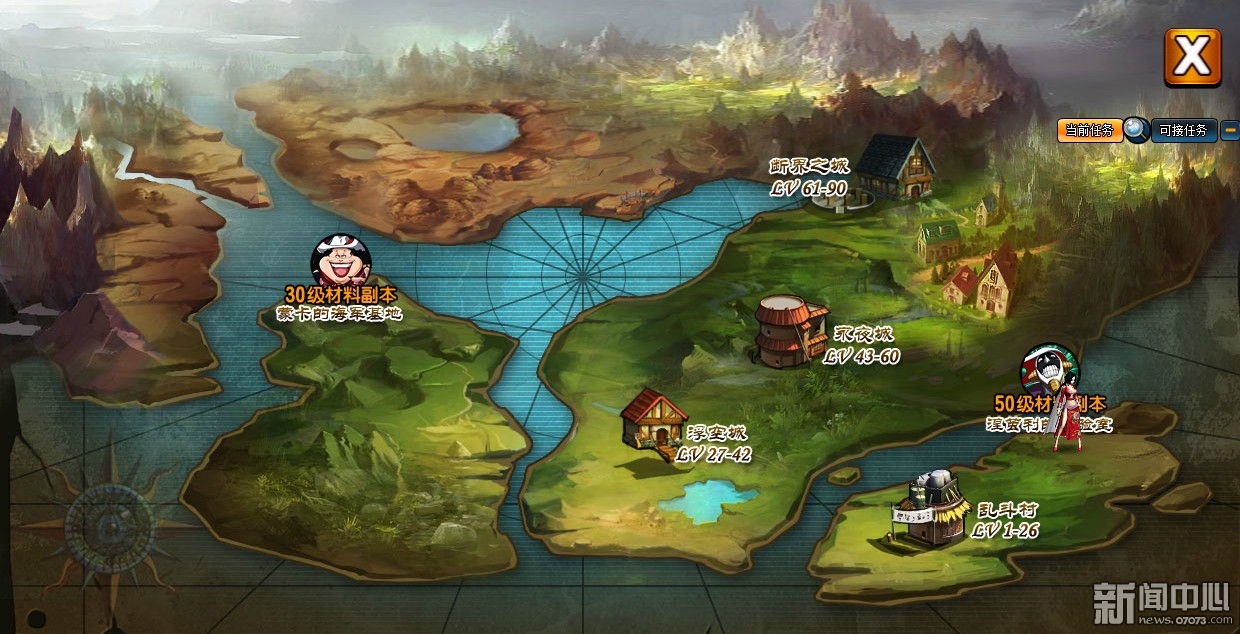The image size is (1240, 634).
Task: Enter the level 30 material dungeon portrait
Action: pos(340,261)
